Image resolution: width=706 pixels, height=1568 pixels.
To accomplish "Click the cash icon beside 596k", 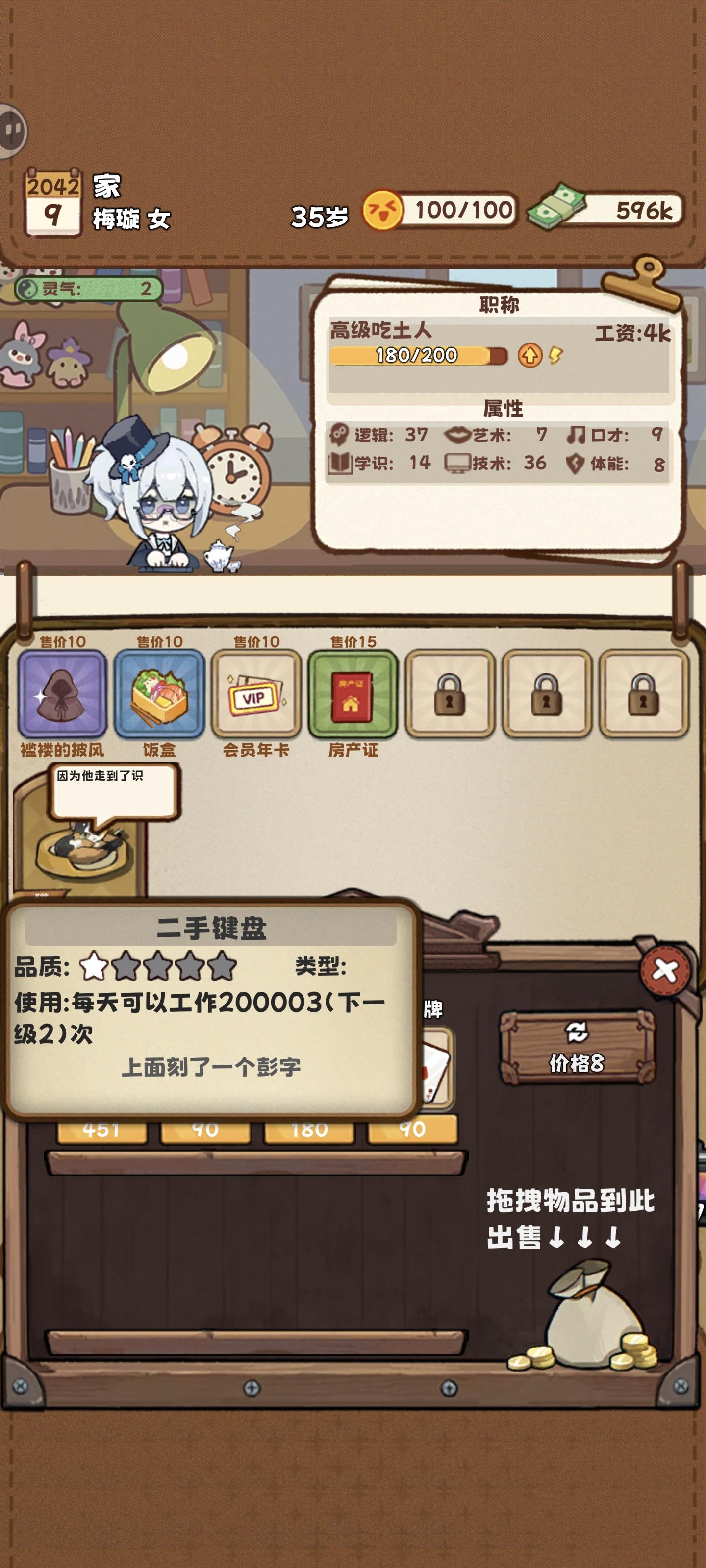I will coord(560,208).
